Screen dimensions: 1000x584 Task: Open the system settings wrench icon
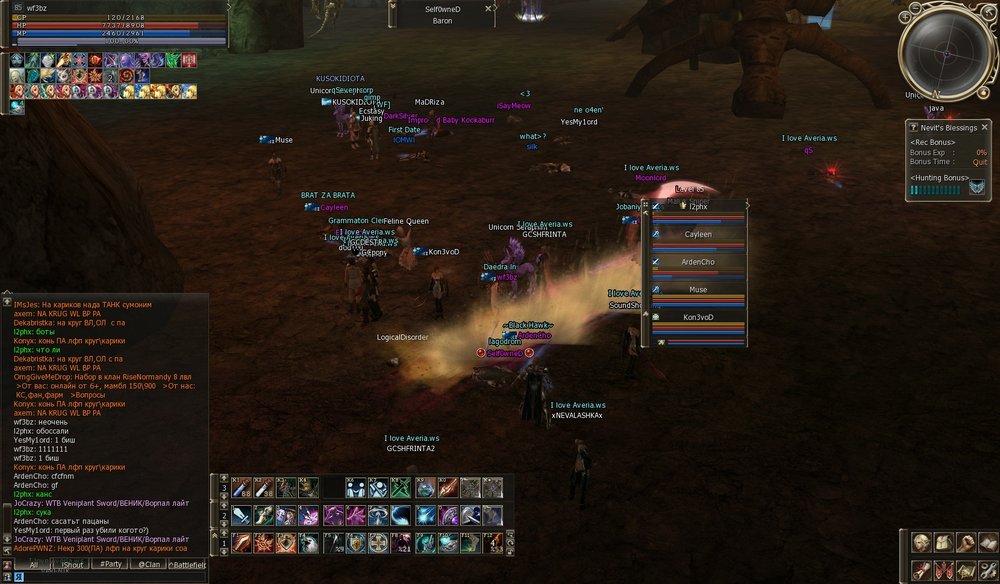click(x=987, y=569)
